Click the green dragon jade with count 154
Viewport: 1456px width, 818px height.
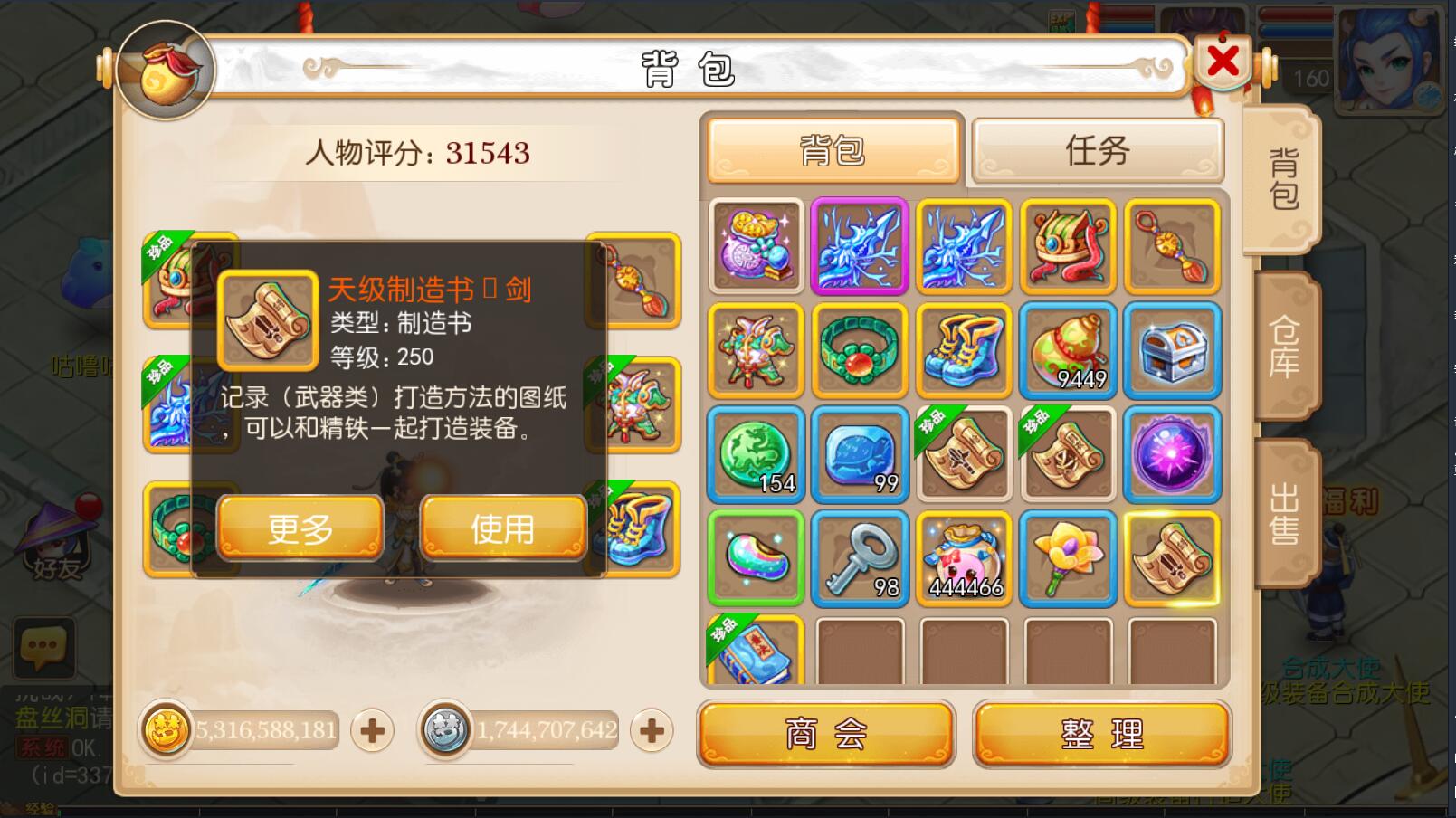756,454
